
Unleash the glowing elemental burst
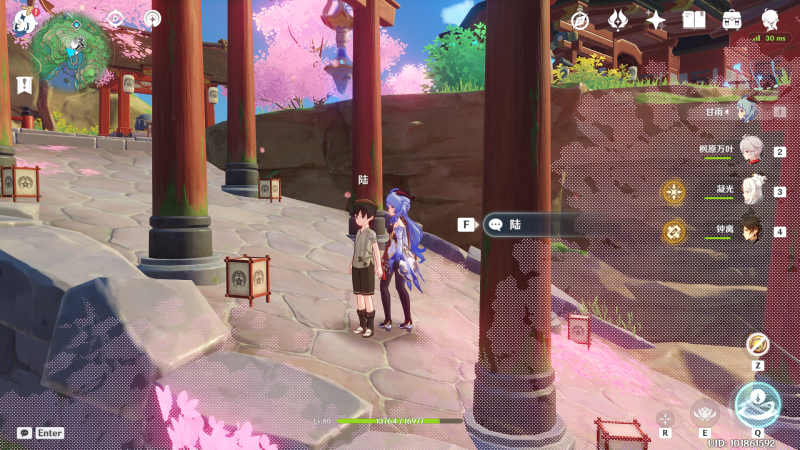tap(757, 404)
